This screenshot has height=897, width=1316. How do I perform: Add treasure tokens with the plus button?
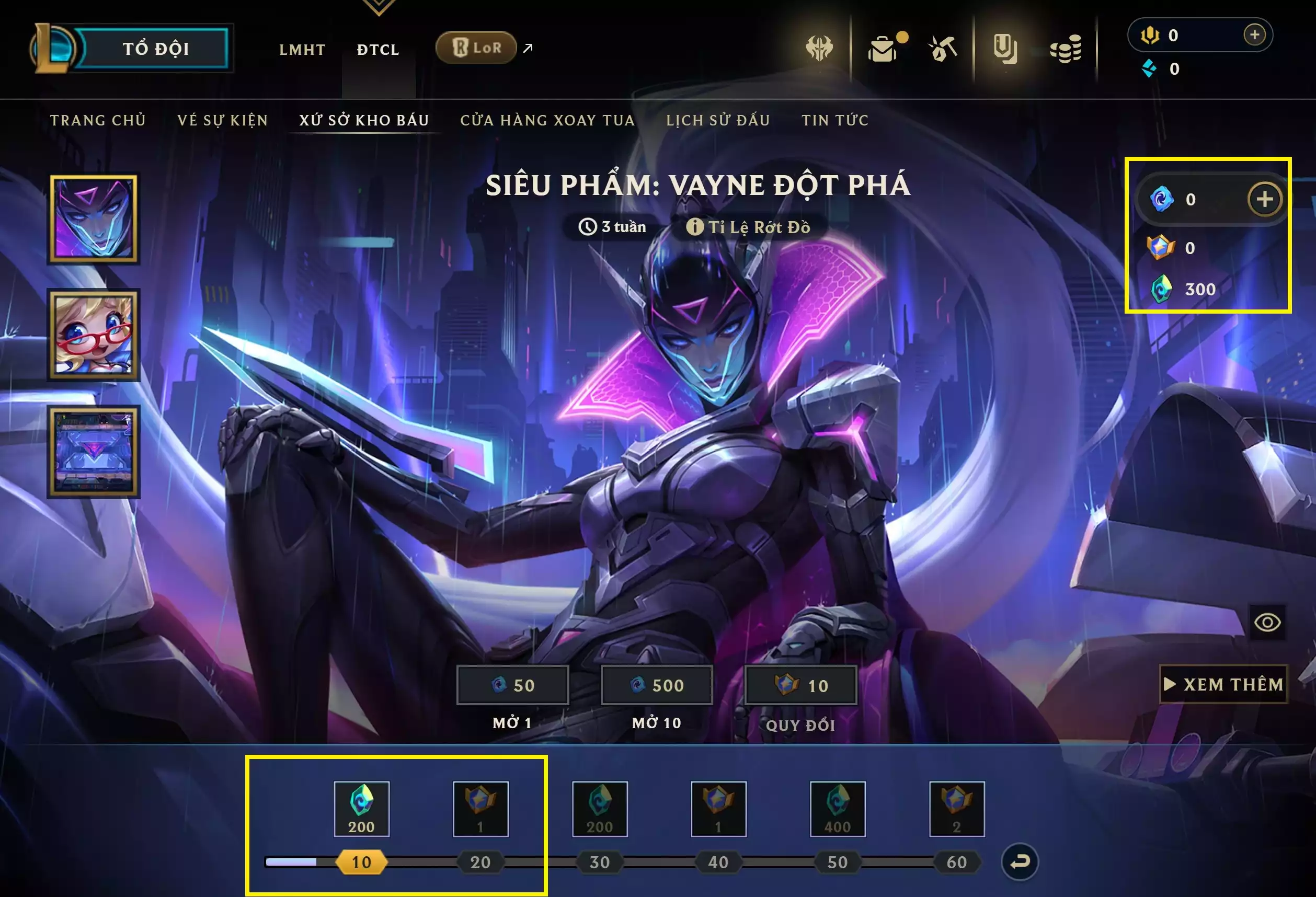[x=1264, y=199]
